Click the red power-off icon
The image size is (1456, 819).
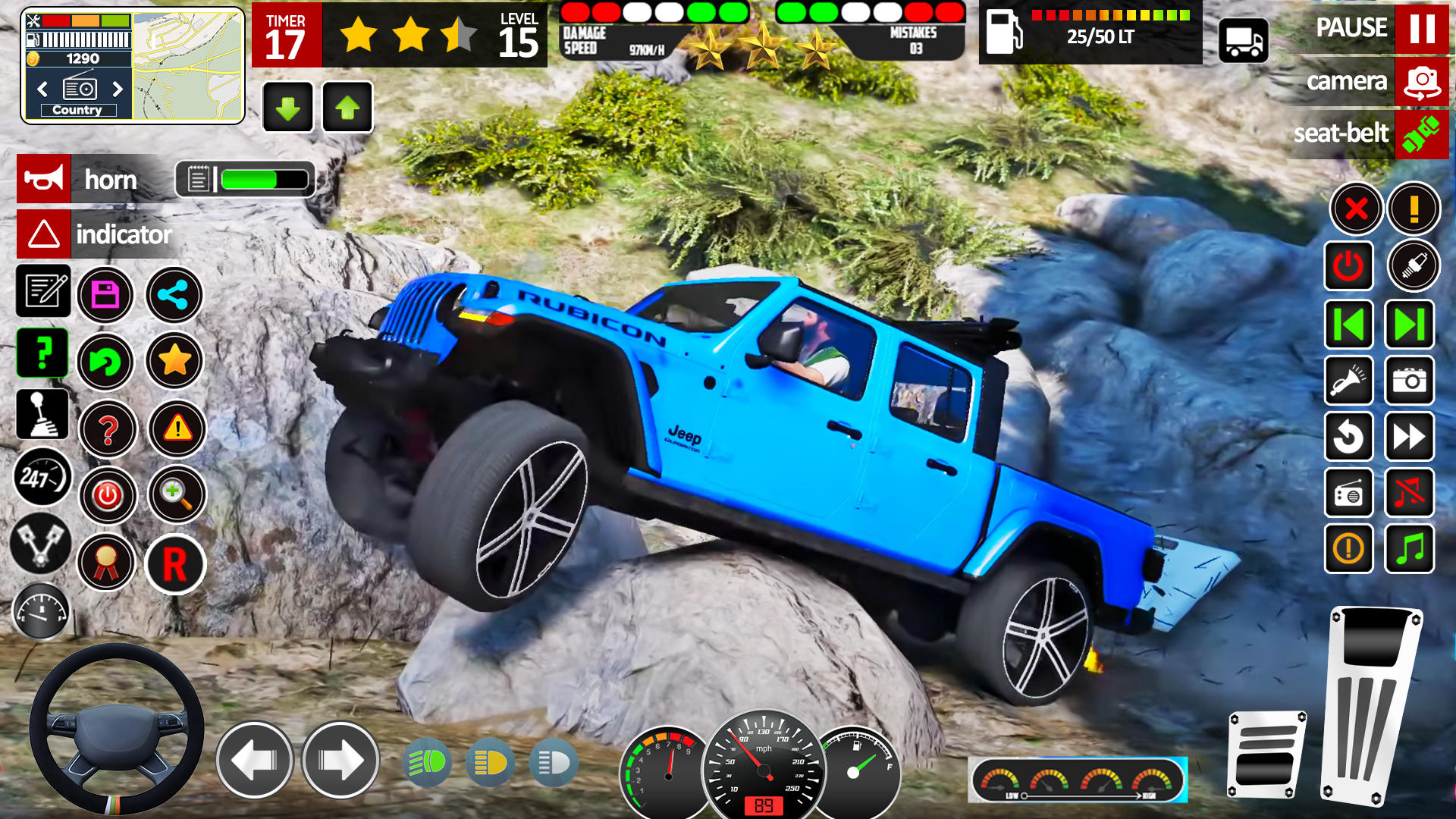point(1350,265)
